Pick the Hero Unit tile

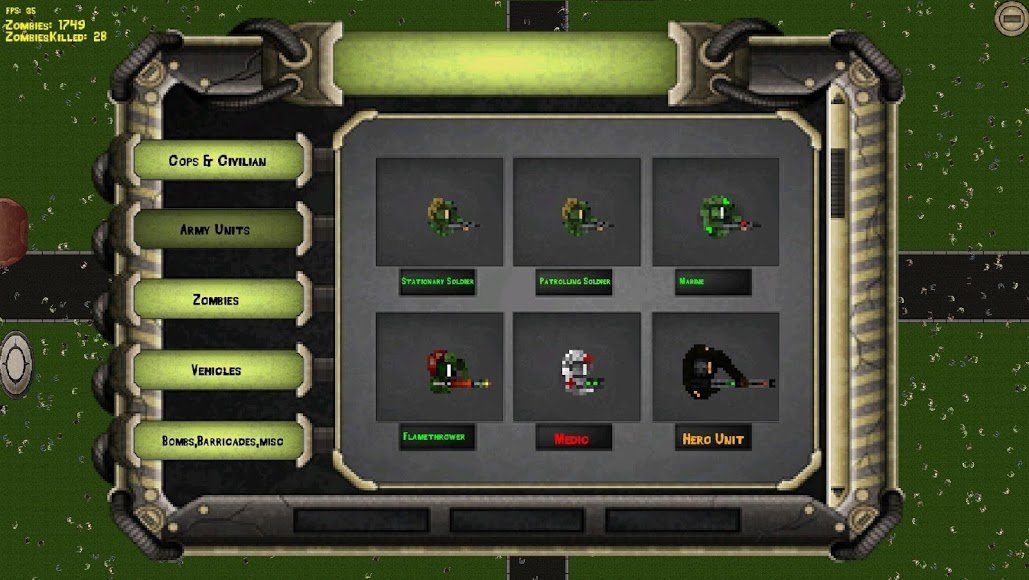pyautogui.click(x=715, y=367)
